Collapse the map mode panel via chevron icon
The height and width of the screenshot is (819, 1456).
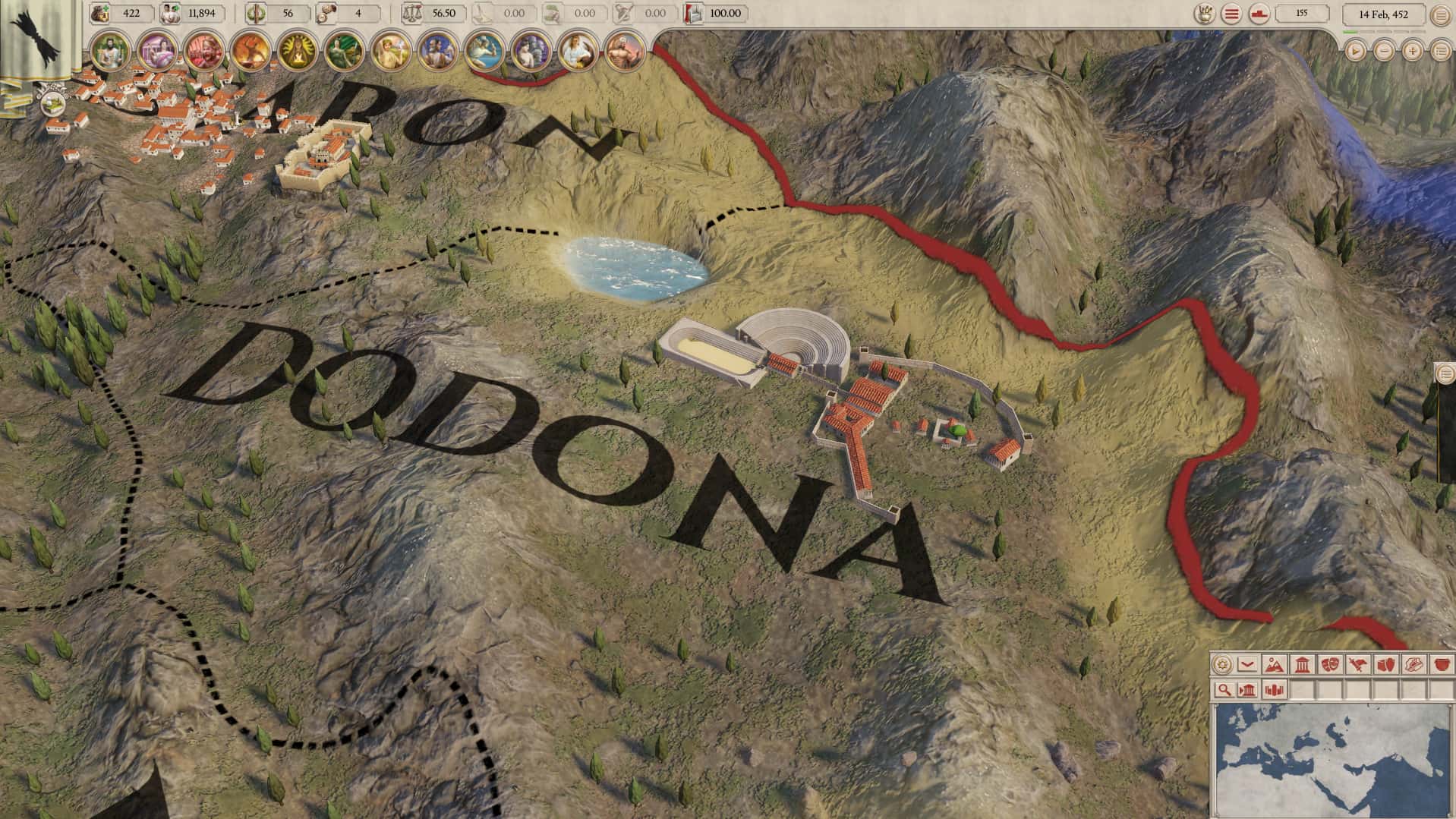tap(1247, 664)
